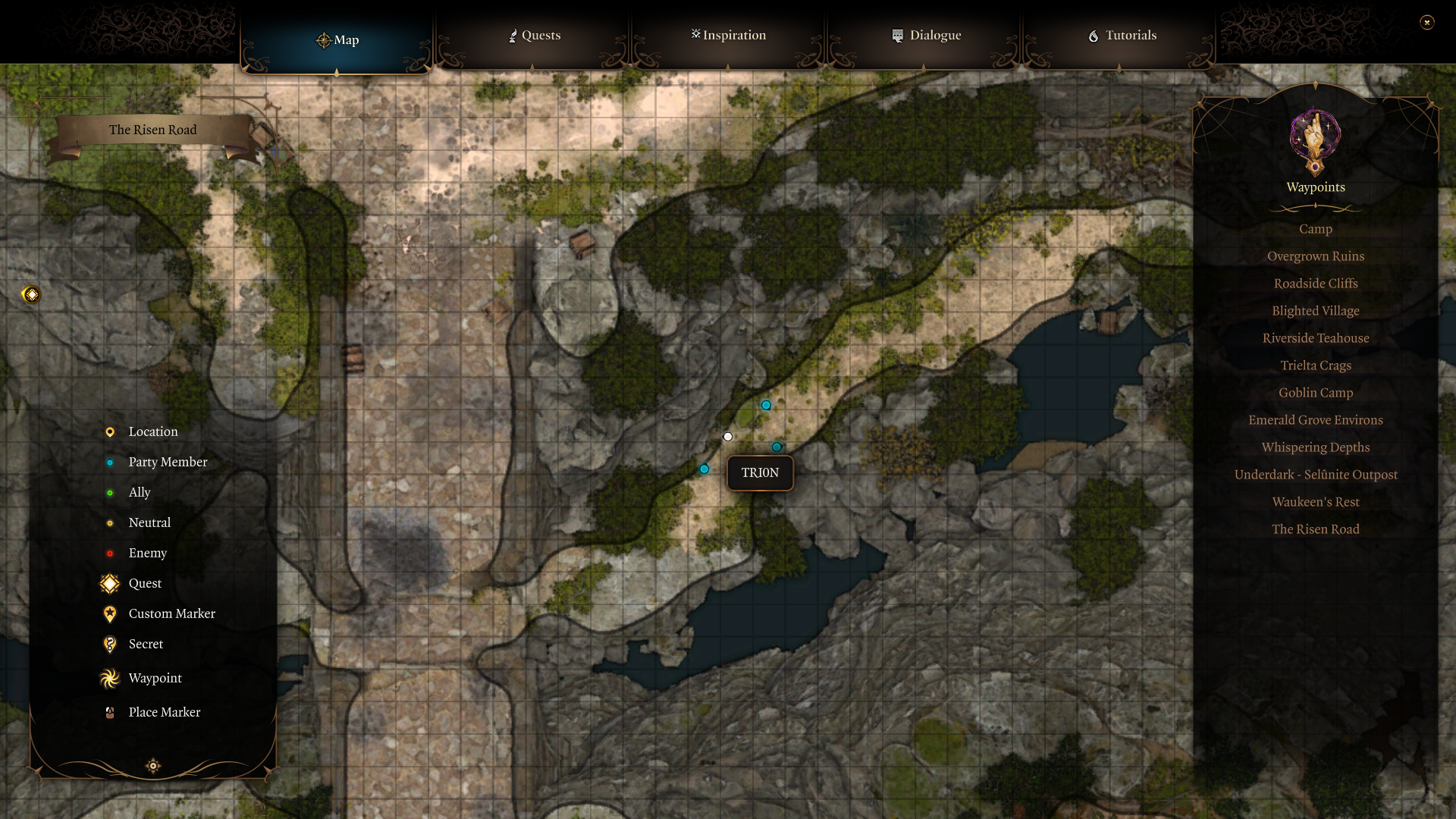The width and height of the screenshot is (1456, 819).
Task: Close the map screen
Action: pos(1426,23)
